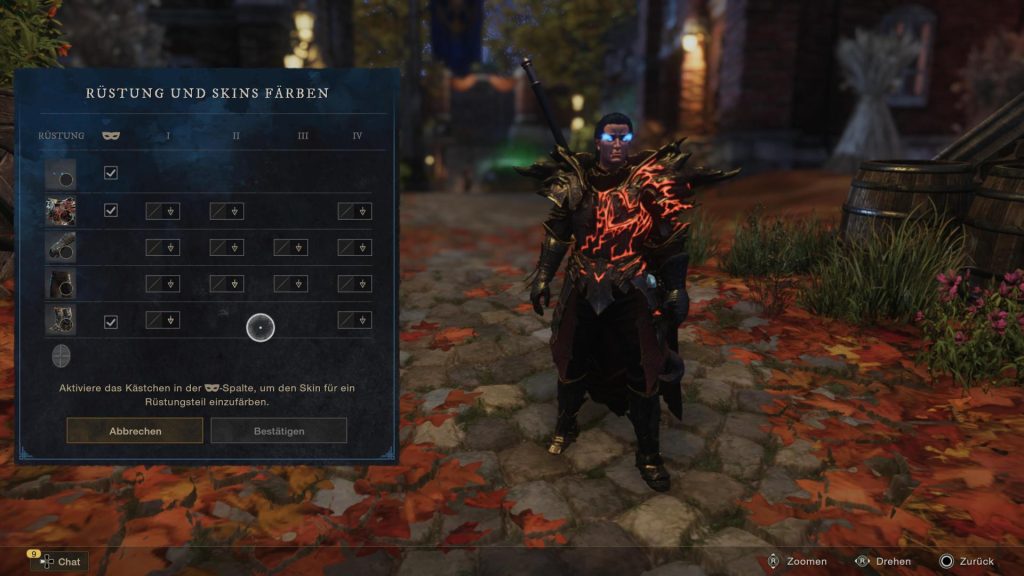Toggle the skin checkbox for the boots row

[111, 322]
